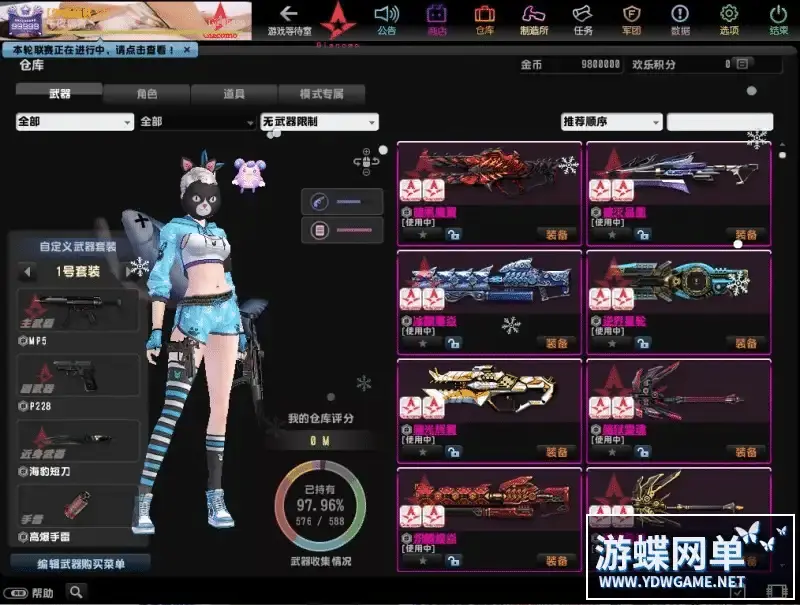
Task: Switch to the 模式专属 mode-exclusive tab
Action: pos(321,94)
